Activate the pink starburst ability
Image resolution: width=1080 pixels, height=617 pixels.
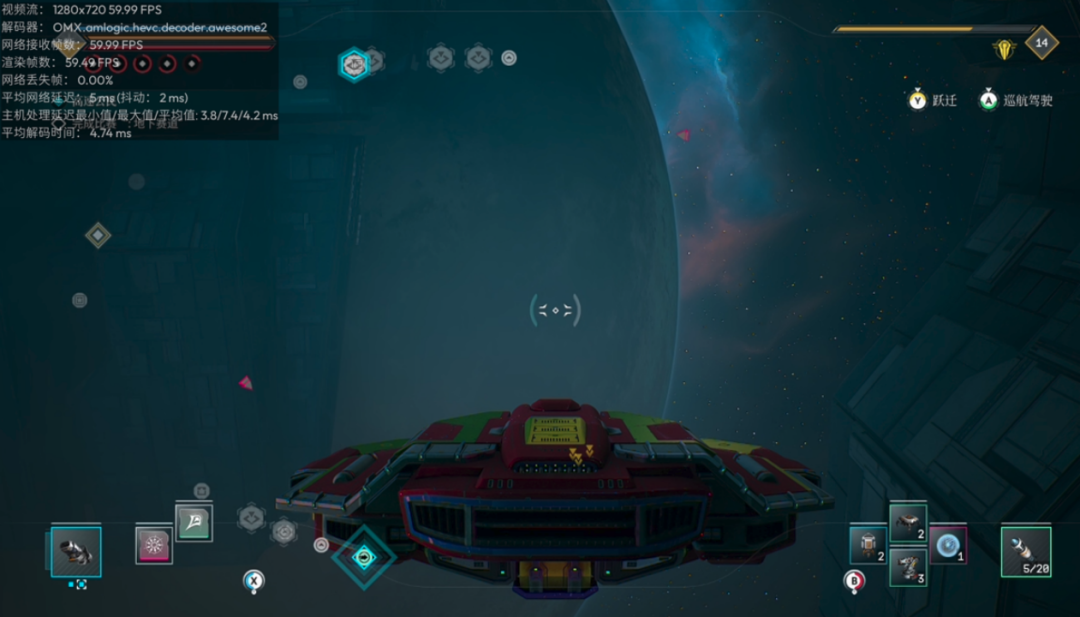pyautogui.click(x=154, y=545)
